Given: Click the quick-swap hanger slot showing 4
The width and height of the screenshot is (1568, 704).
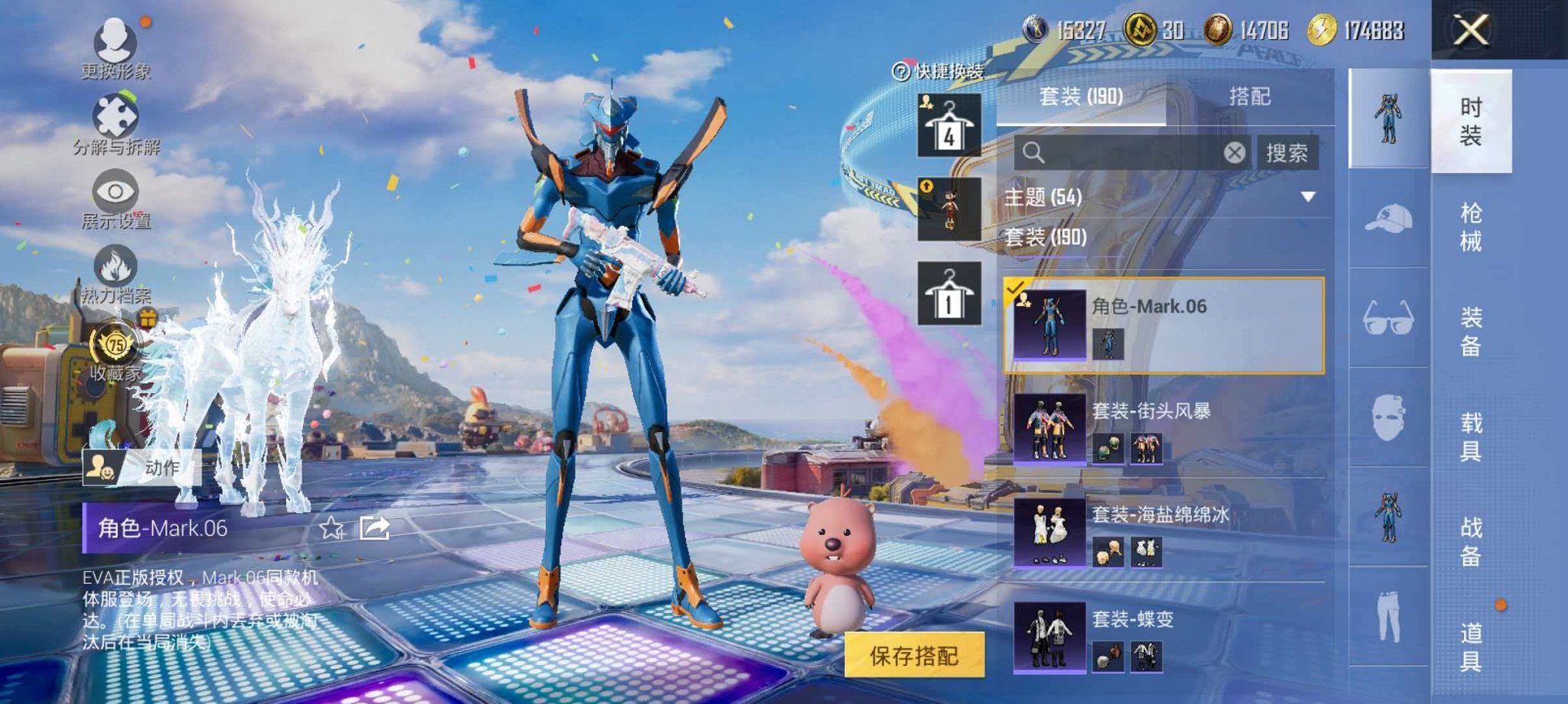Looking at the screenshot, I should tap(948, 125).
